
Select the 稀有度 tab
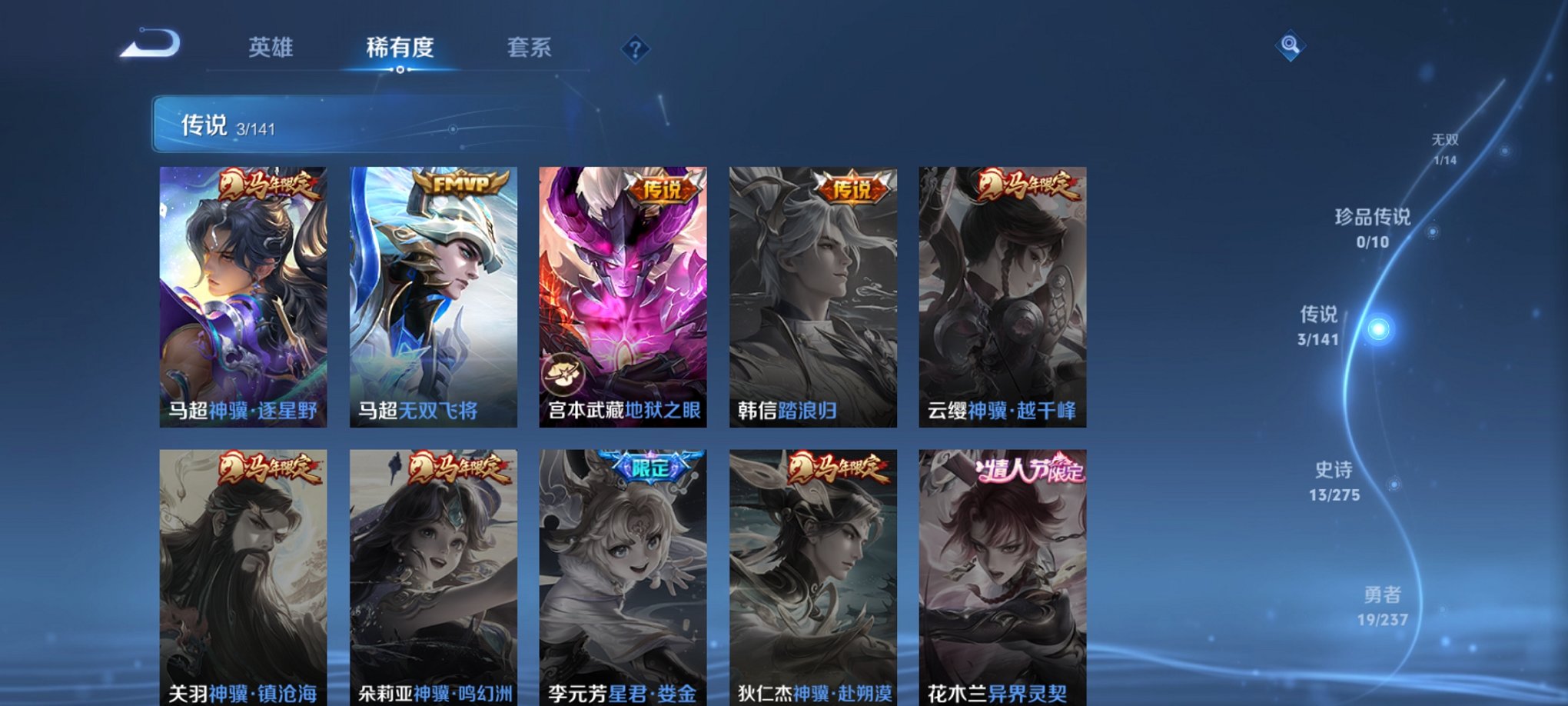click(x=400, y=46)
